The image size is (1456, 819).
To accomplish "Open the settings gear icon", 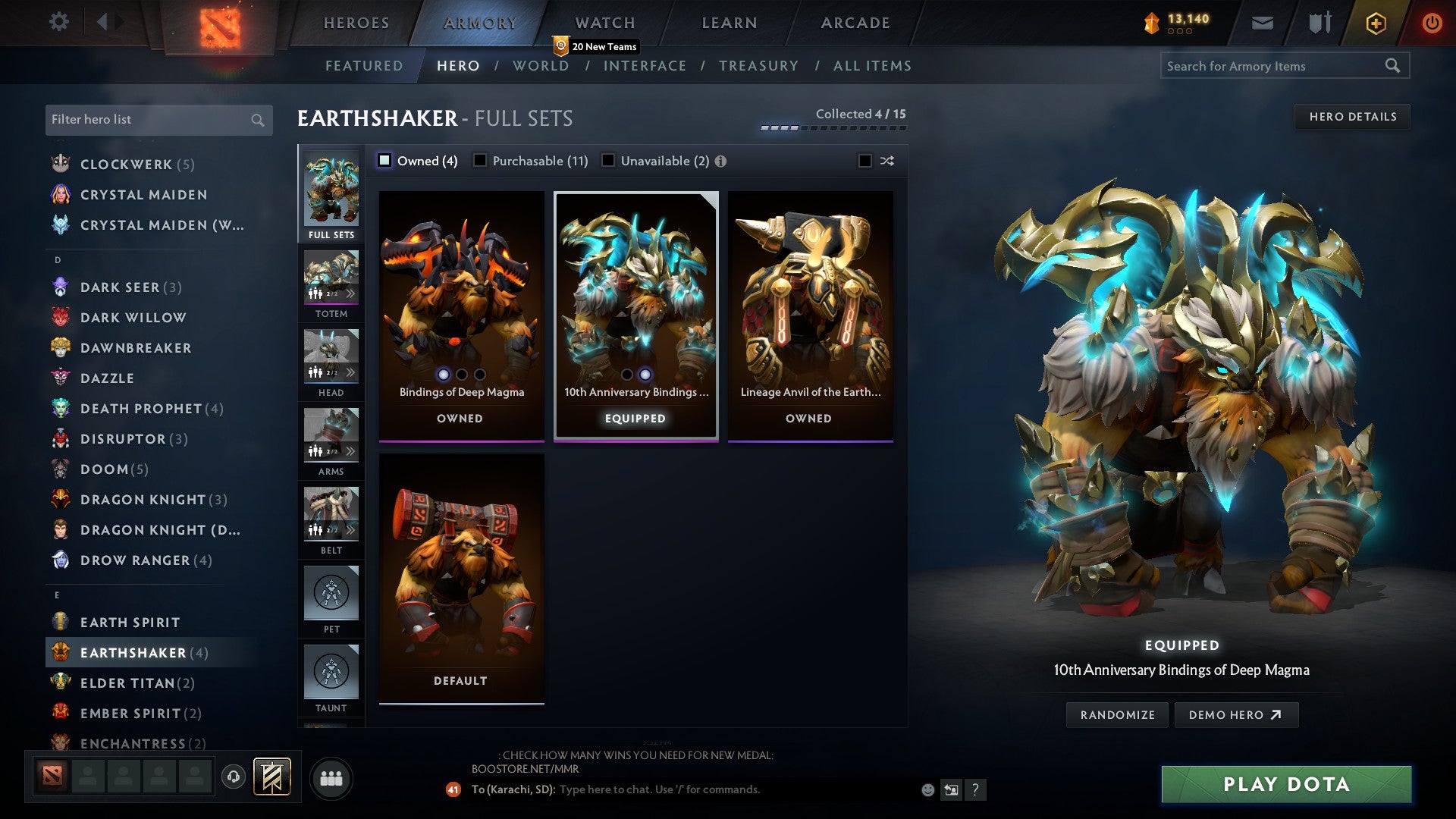I will [59, 22].
